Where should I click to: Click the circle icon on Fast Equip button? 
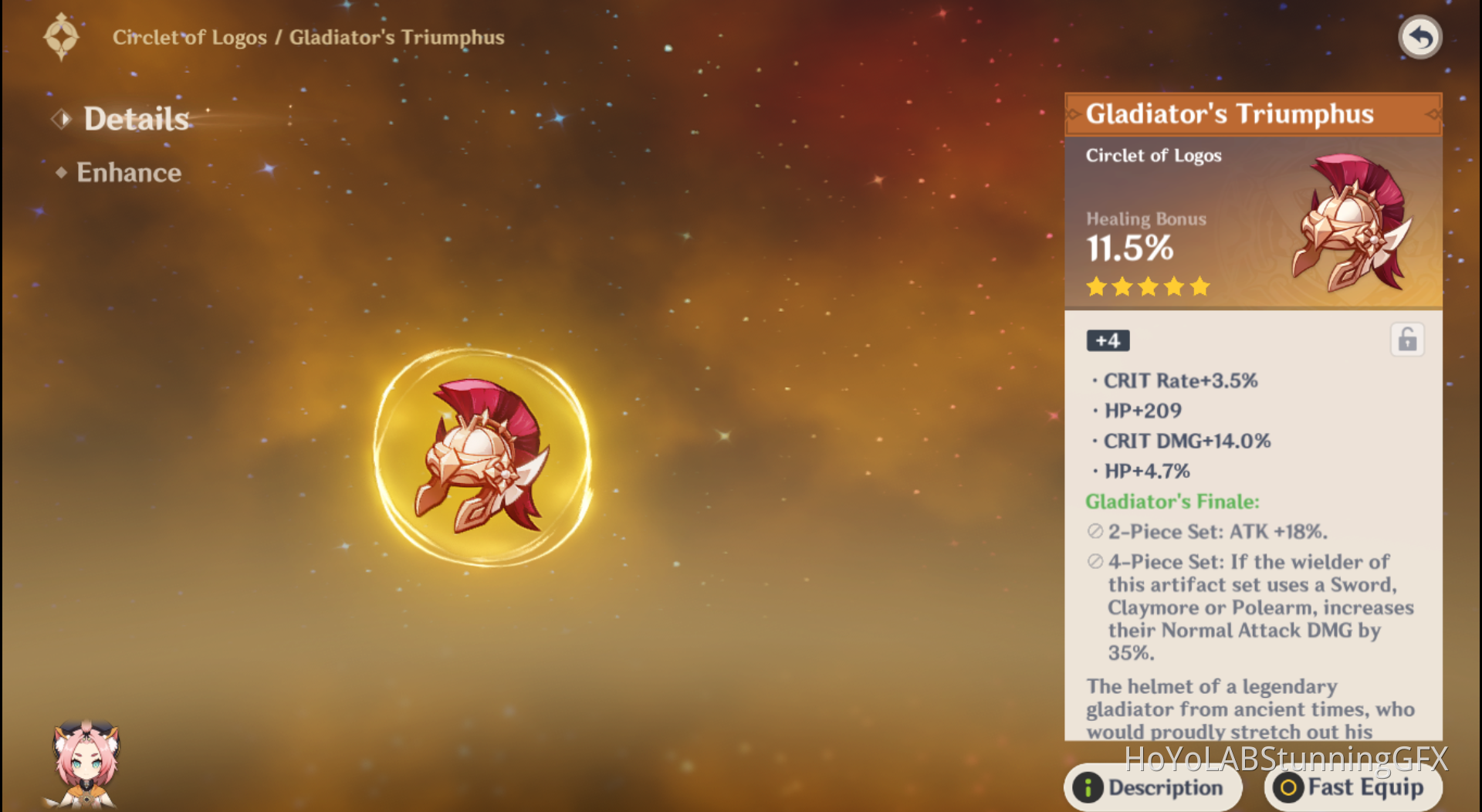pyautogui.click(x=1289, y=788)
